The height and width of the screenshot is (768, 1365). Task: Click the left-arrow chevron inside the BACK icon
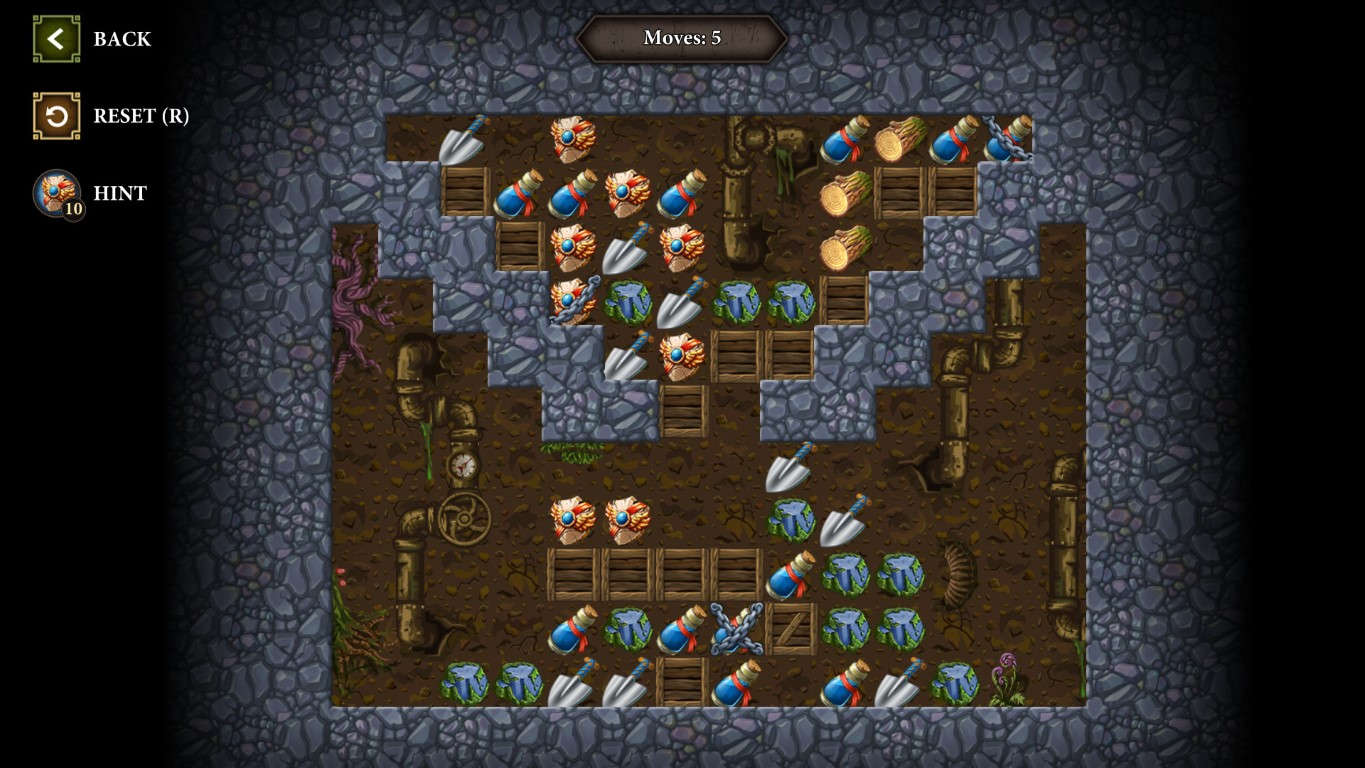[x=55, y=38]
